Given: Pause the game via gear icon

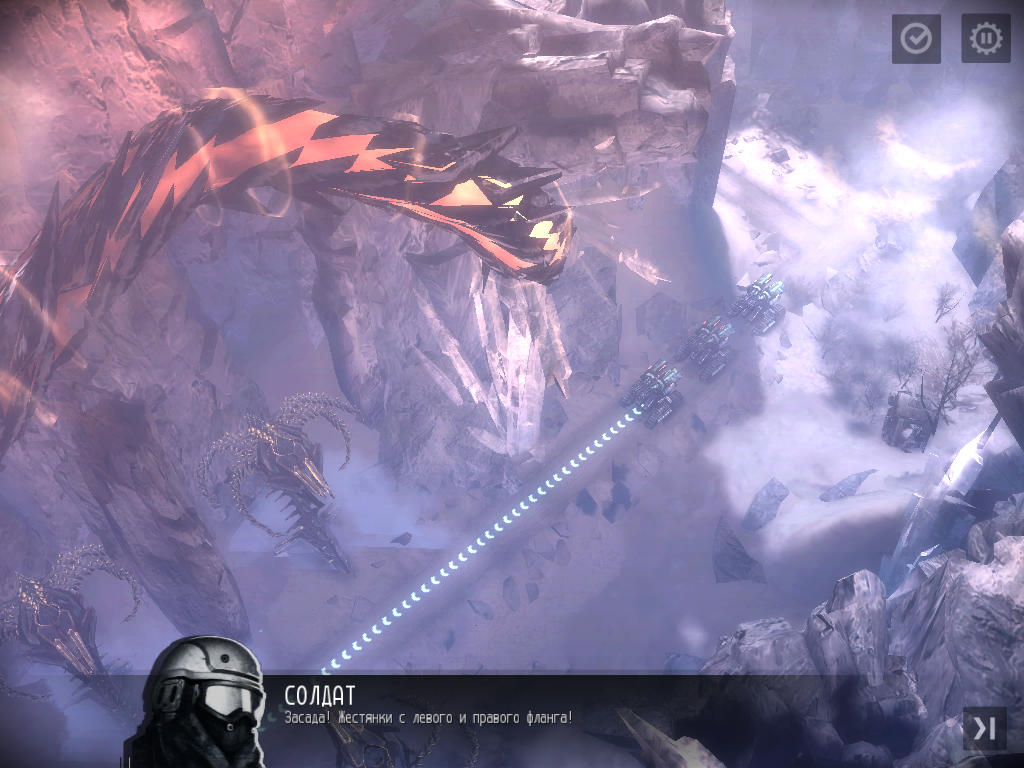Looking at the screenshot, I should pos(985,39).
